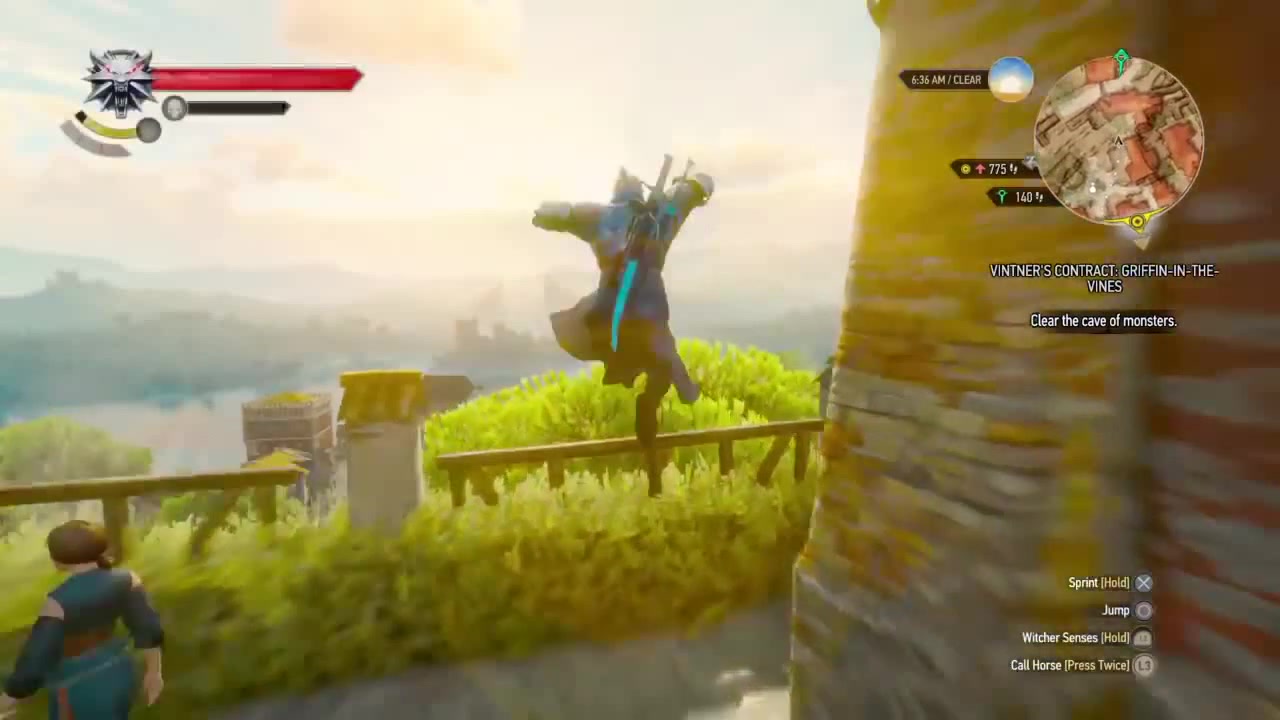Click the red health bar
This screenshot has height=720, width=1280.
255,78
